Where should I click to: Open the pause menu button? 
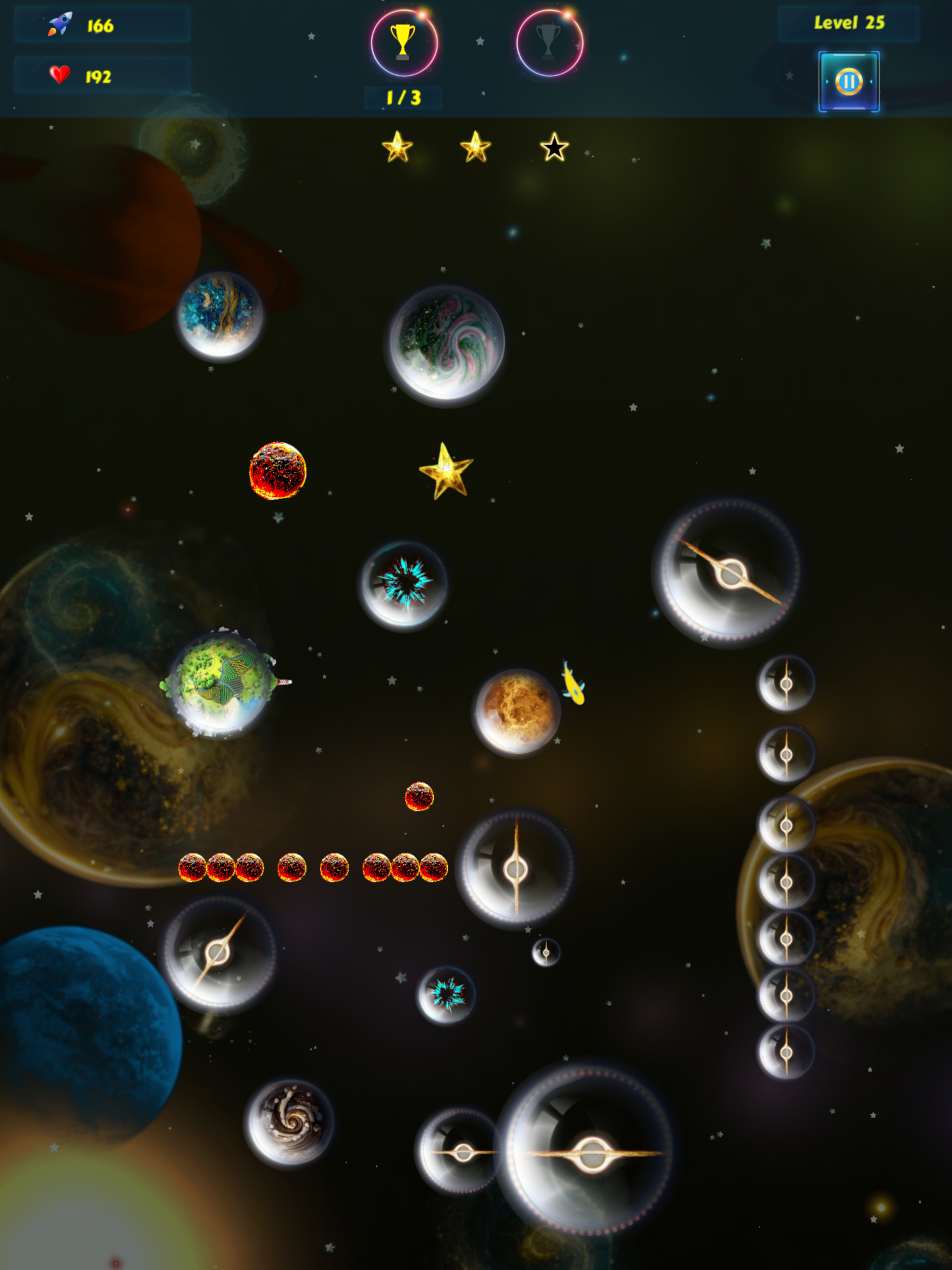pyautogui.click(x=849, y=82)
